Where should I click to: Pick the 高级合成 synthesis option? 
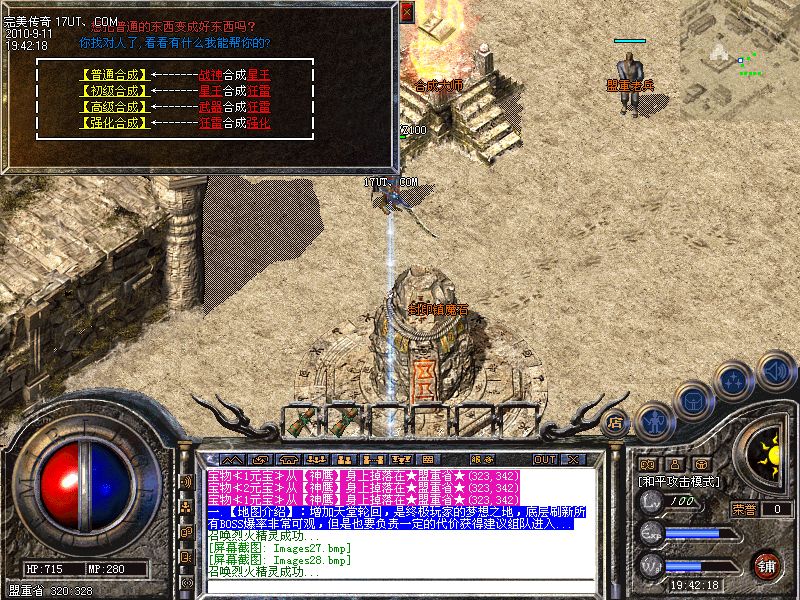tap(112, 106)
